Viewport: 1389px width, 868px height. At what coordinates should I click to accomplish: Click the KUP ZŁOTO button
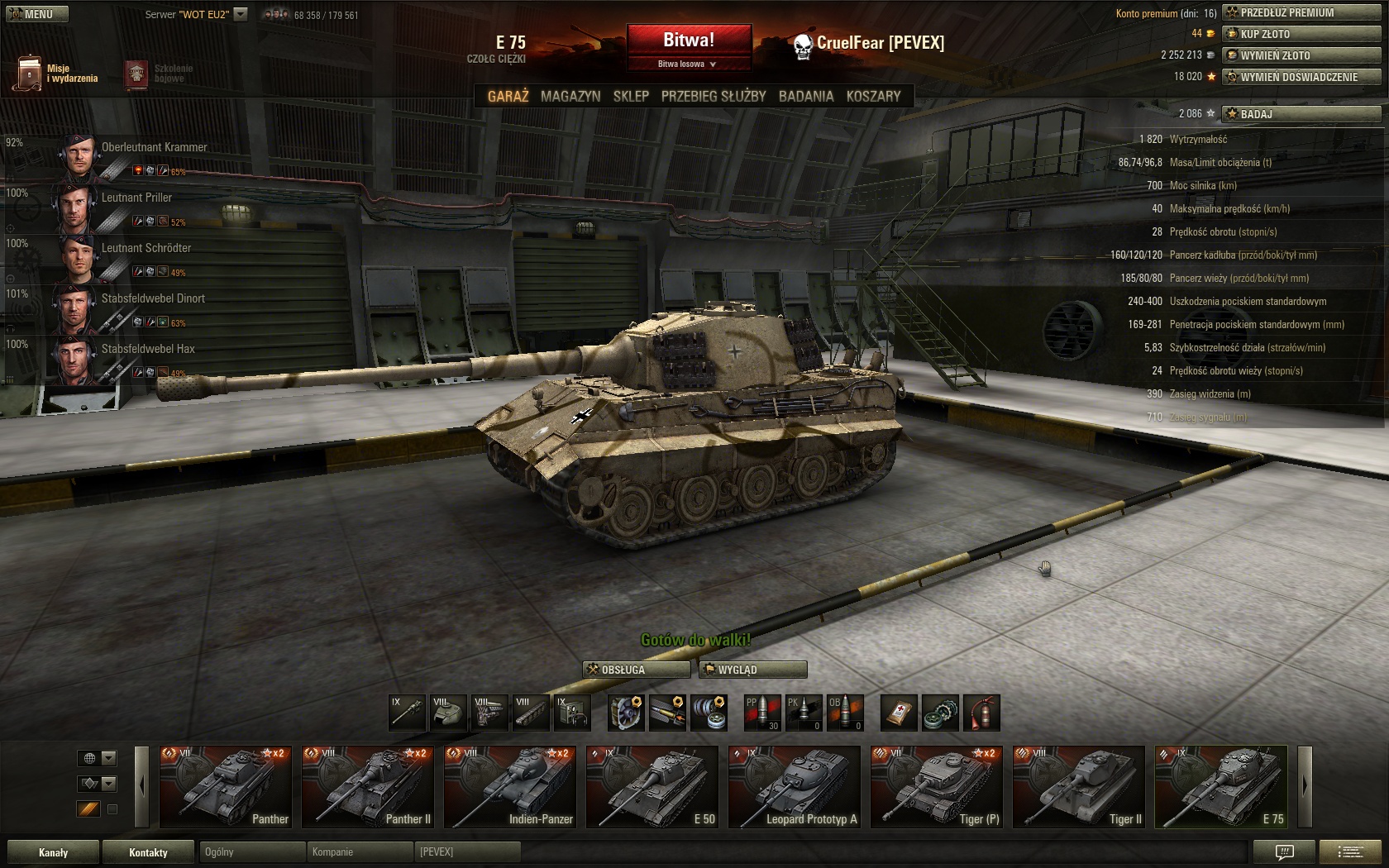[x=1301, y=34]
